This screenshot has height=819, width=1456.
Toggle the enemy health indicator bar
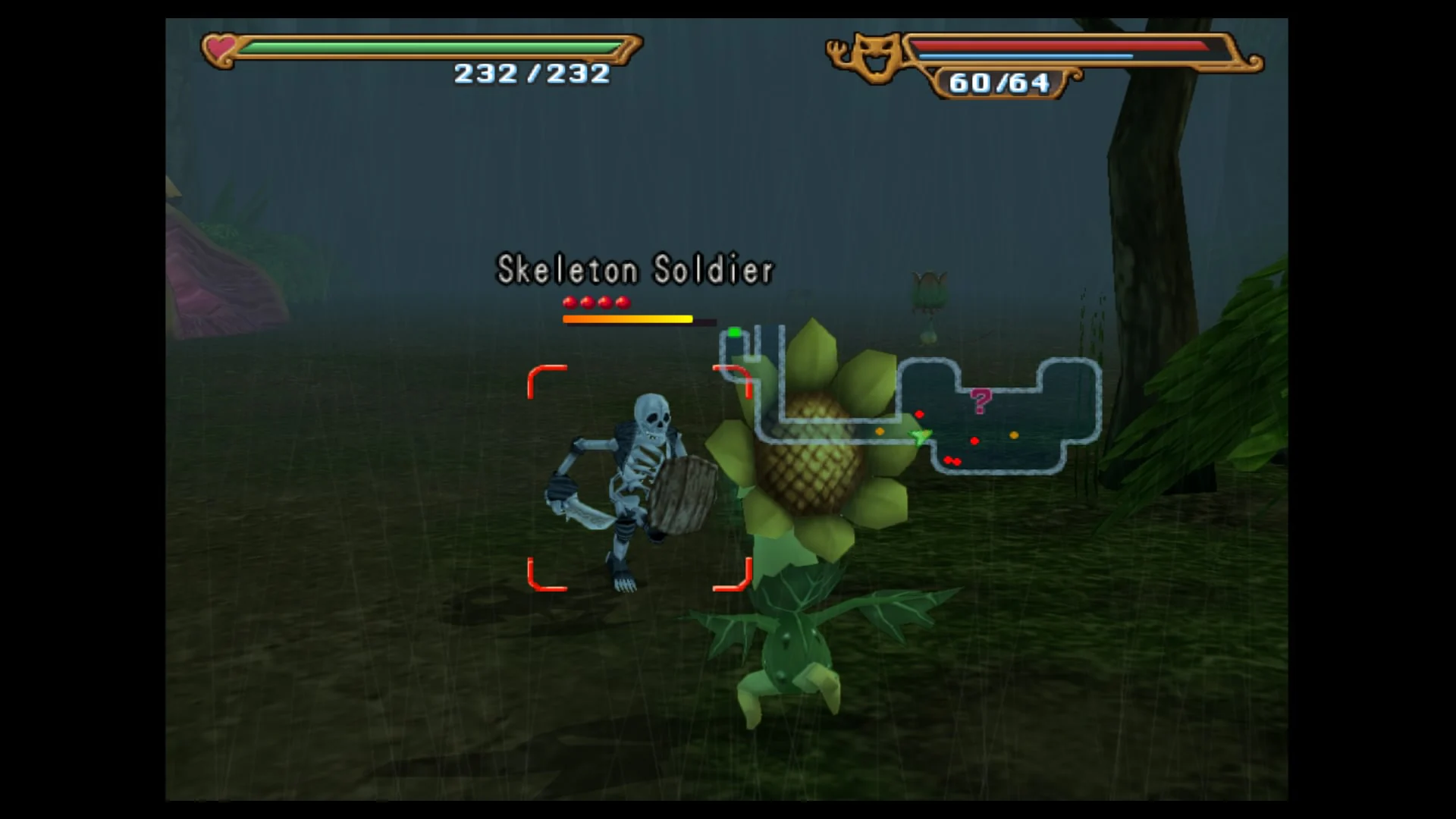[626, 320]
